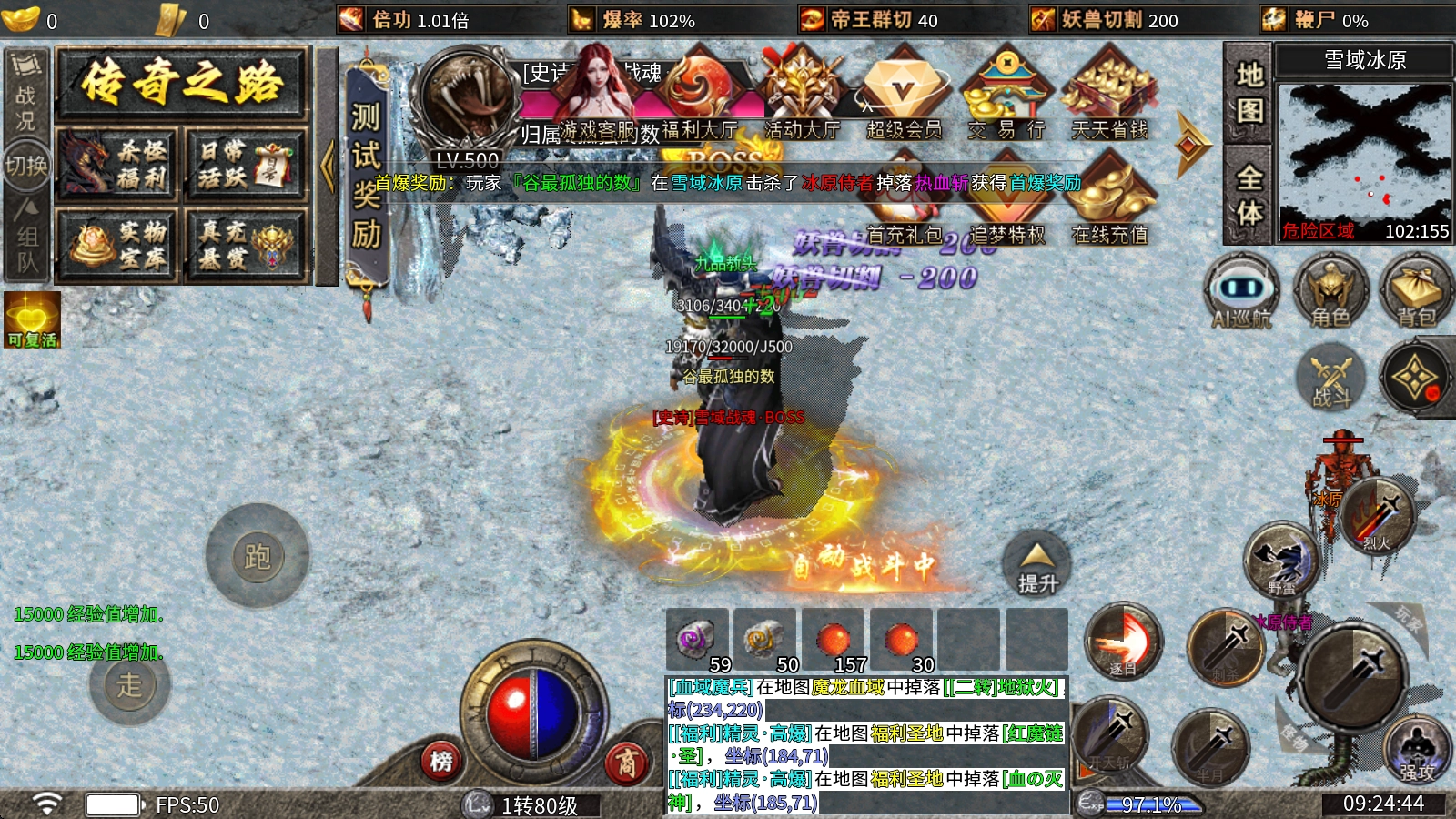The image size is (1456, 819).
Task: Open the 背包 backpack
Action: tap(1416, 291)
